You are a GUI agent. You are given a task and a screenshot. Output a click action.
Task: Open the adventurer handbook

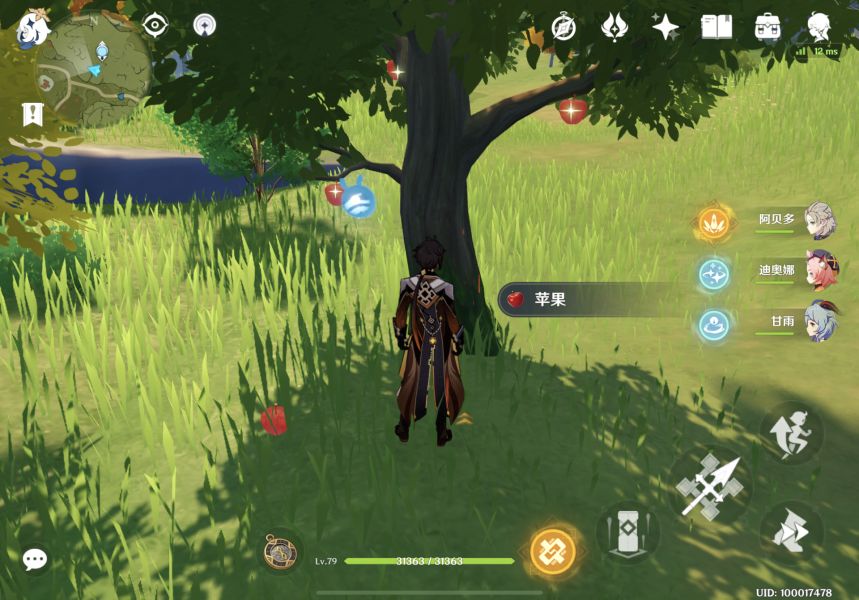[x=716, y=27]
